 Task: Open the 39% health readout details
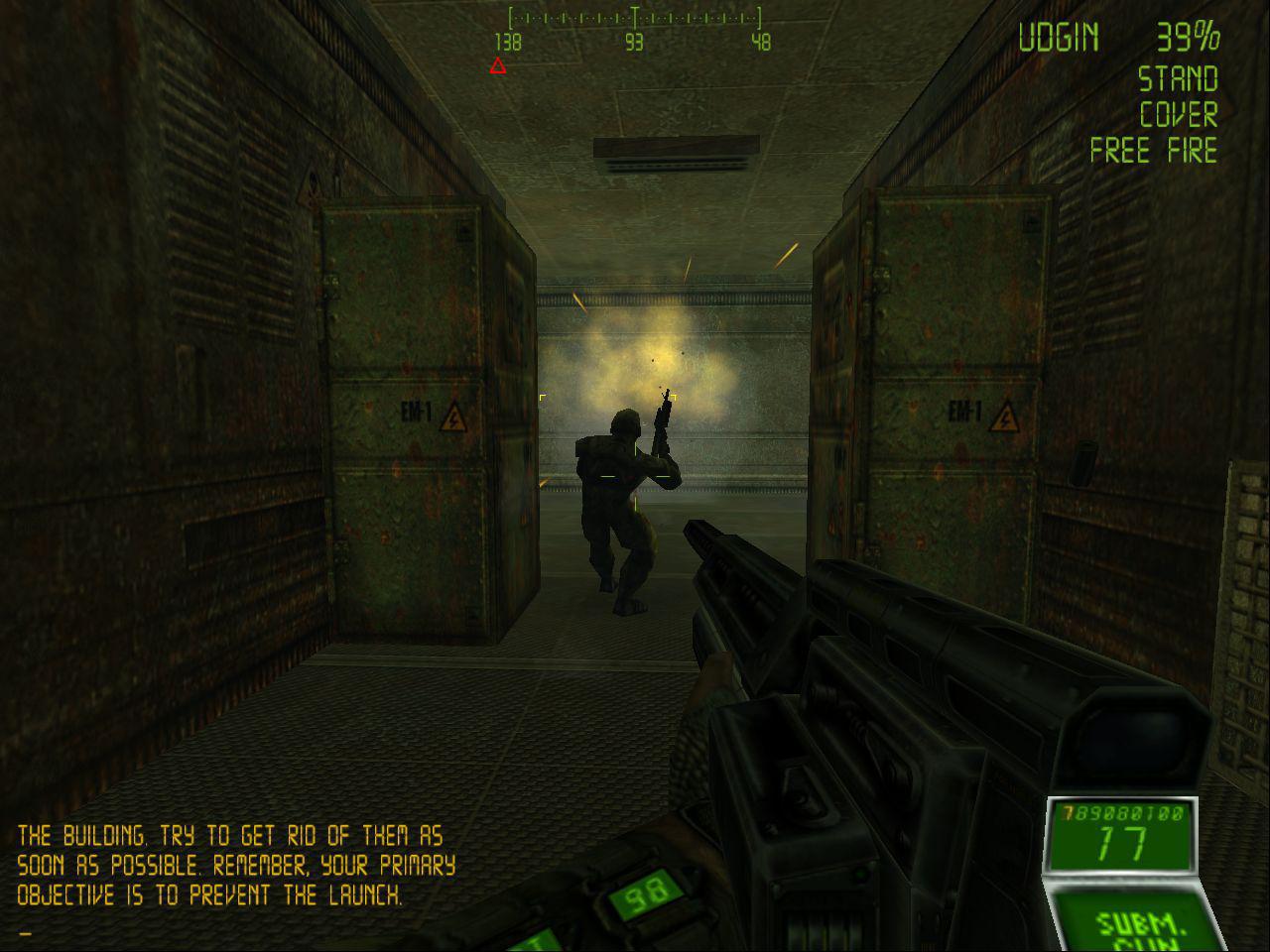1188,38
